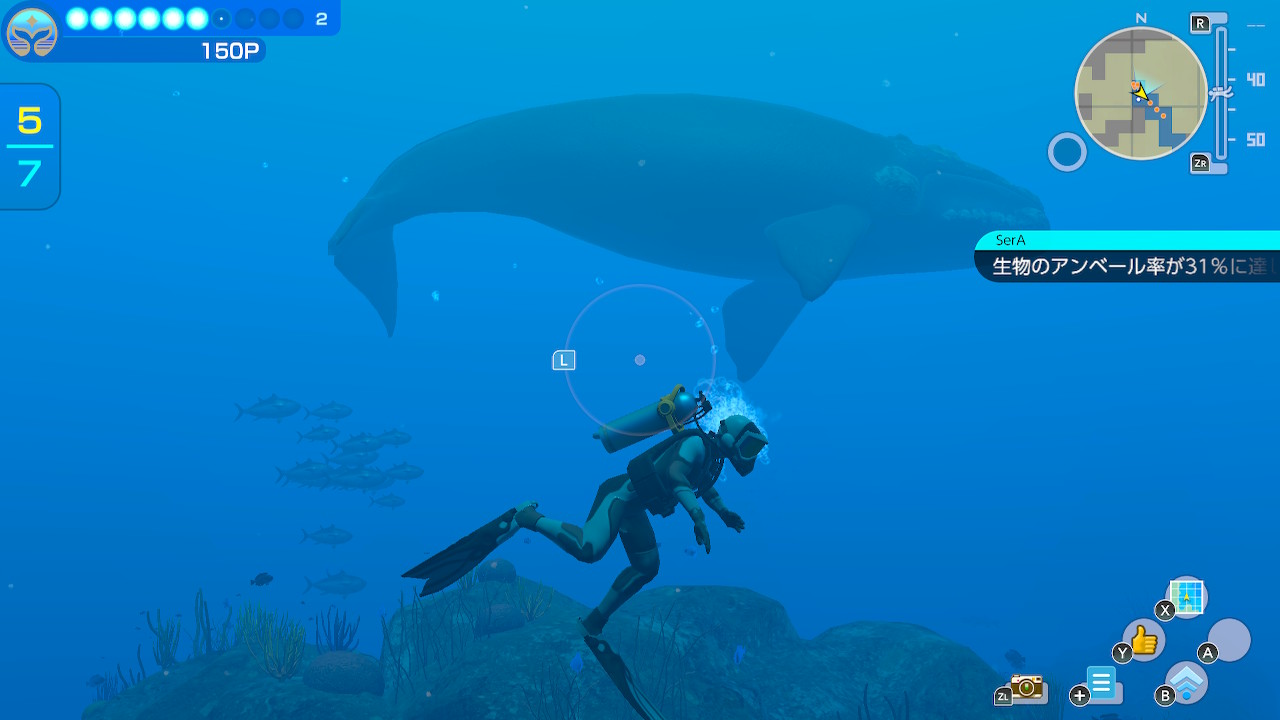
Task: Open the full map grid icon
Action: [x=1187, y=597]
